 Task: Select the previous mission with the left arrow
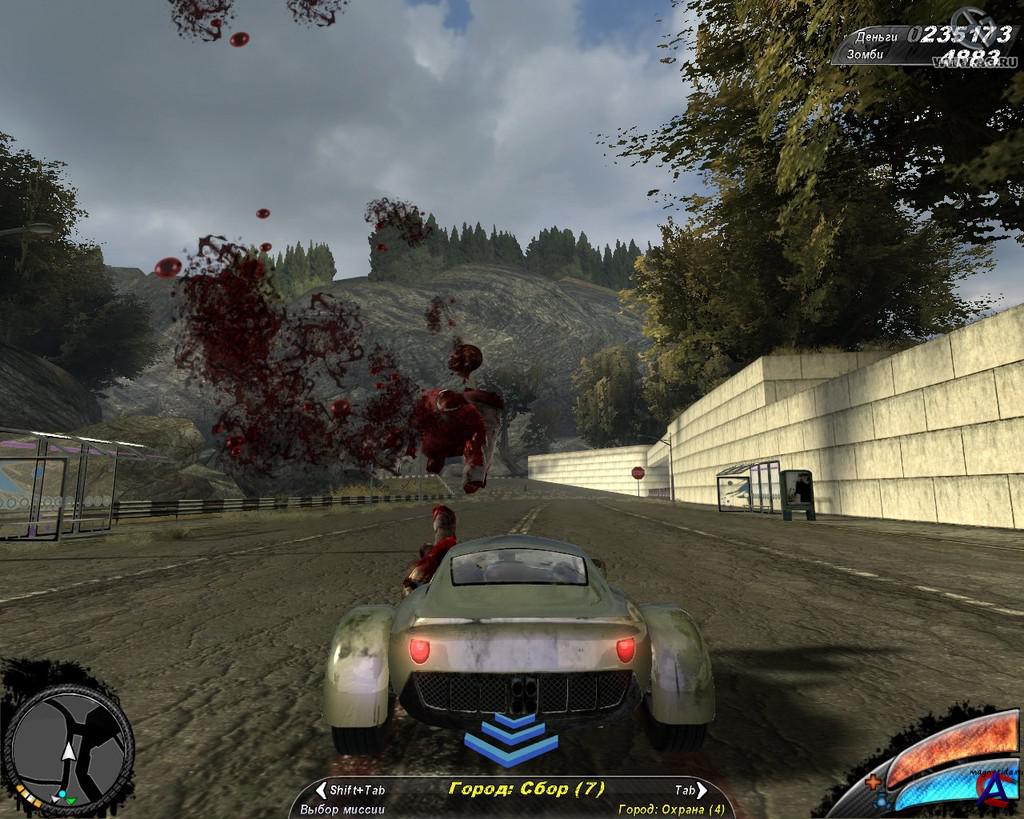pyautogui.click(x=321, y=790)
